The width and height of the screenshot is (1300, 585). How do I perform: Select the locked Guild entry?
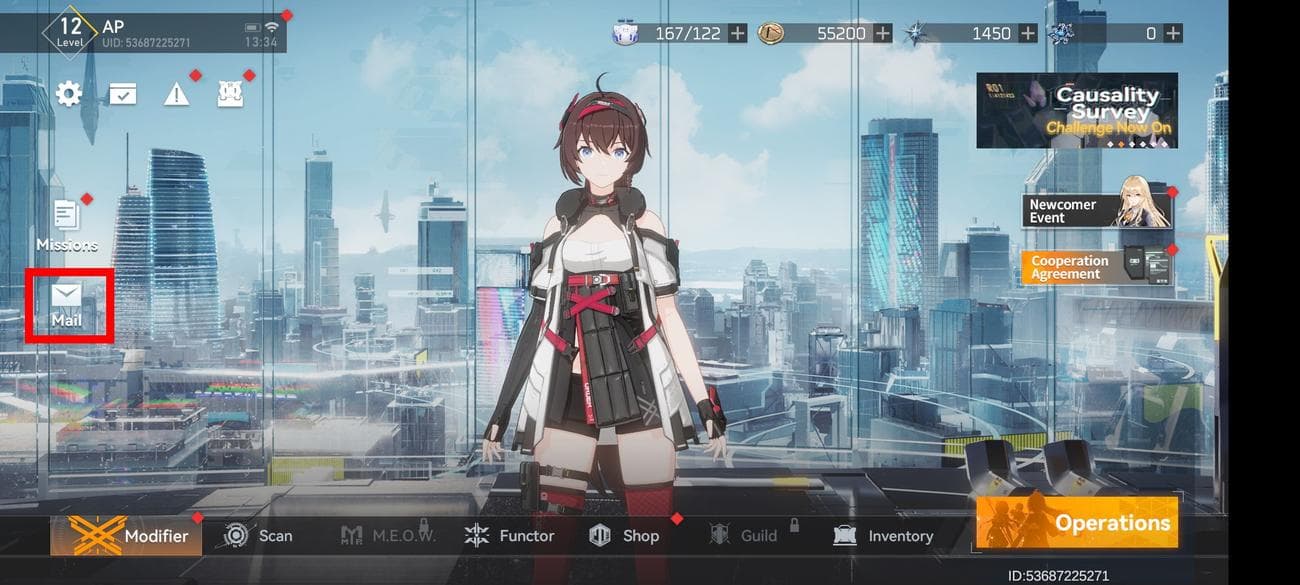[743, 536]
